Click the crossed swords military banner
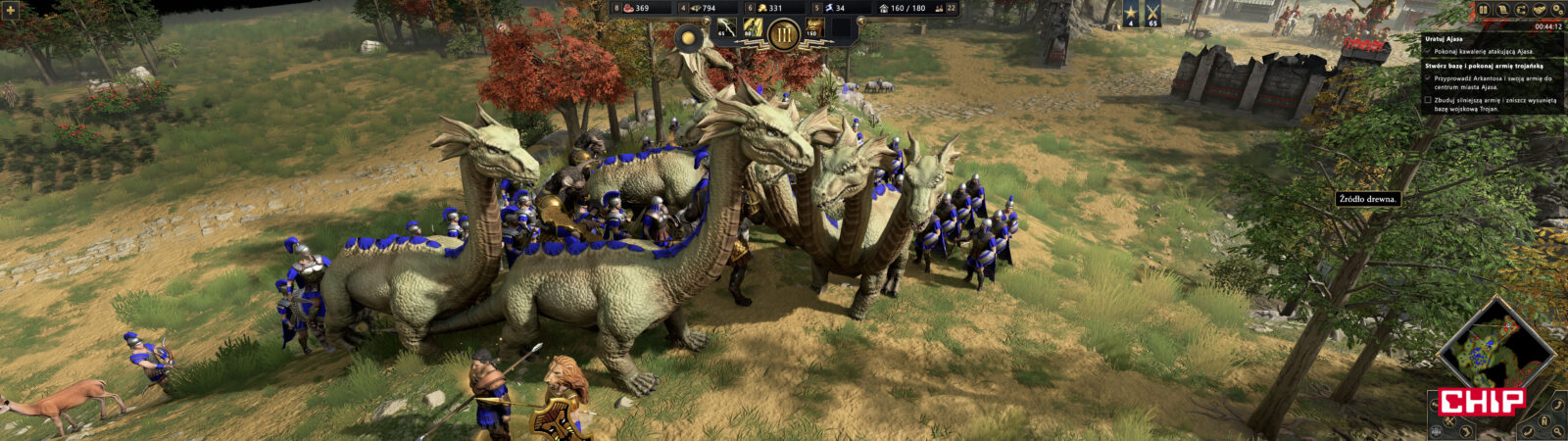 tap(1152, 14)
